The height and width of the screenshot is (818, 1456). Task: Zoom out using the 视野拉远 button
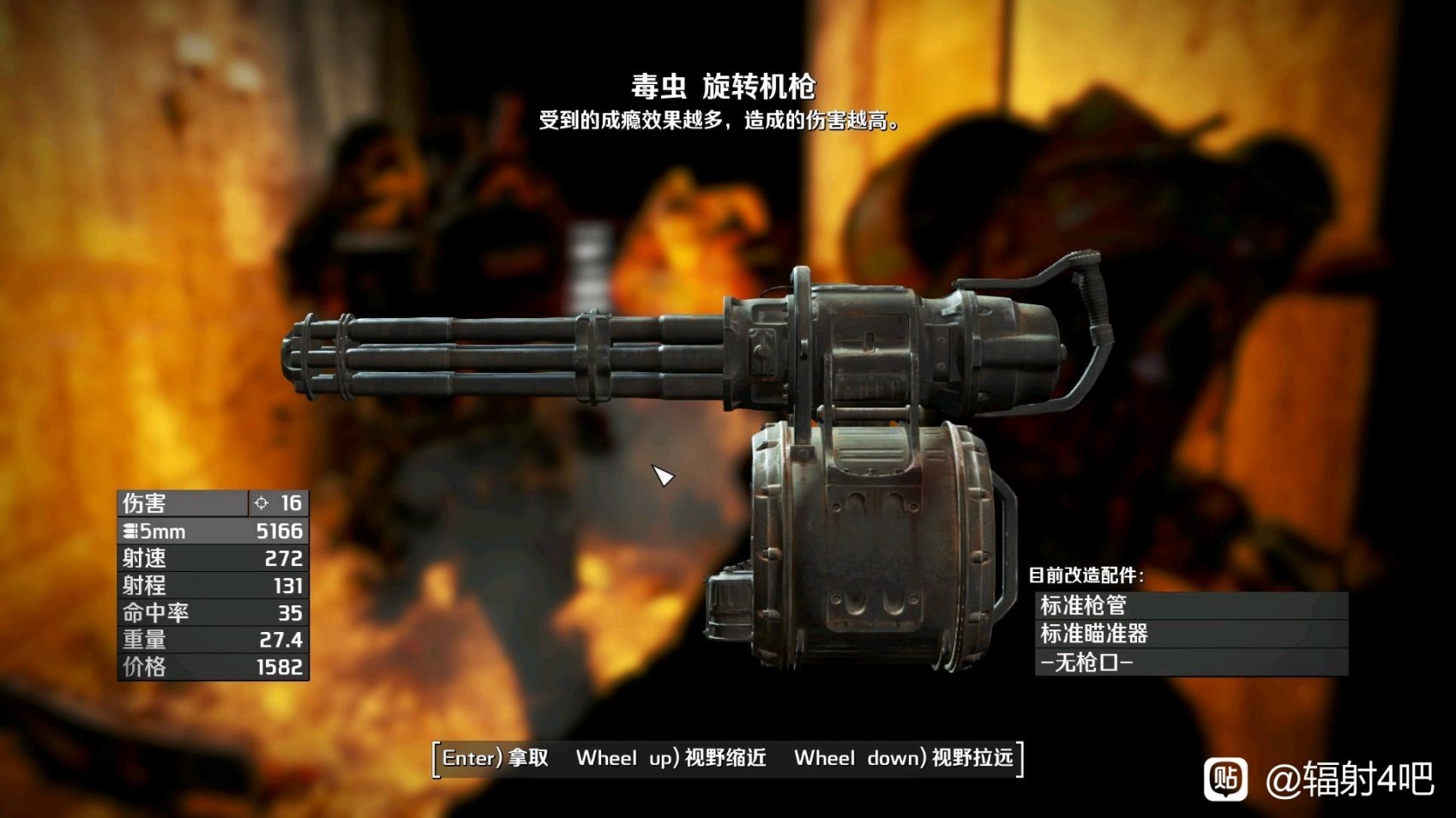coord(903,758)
